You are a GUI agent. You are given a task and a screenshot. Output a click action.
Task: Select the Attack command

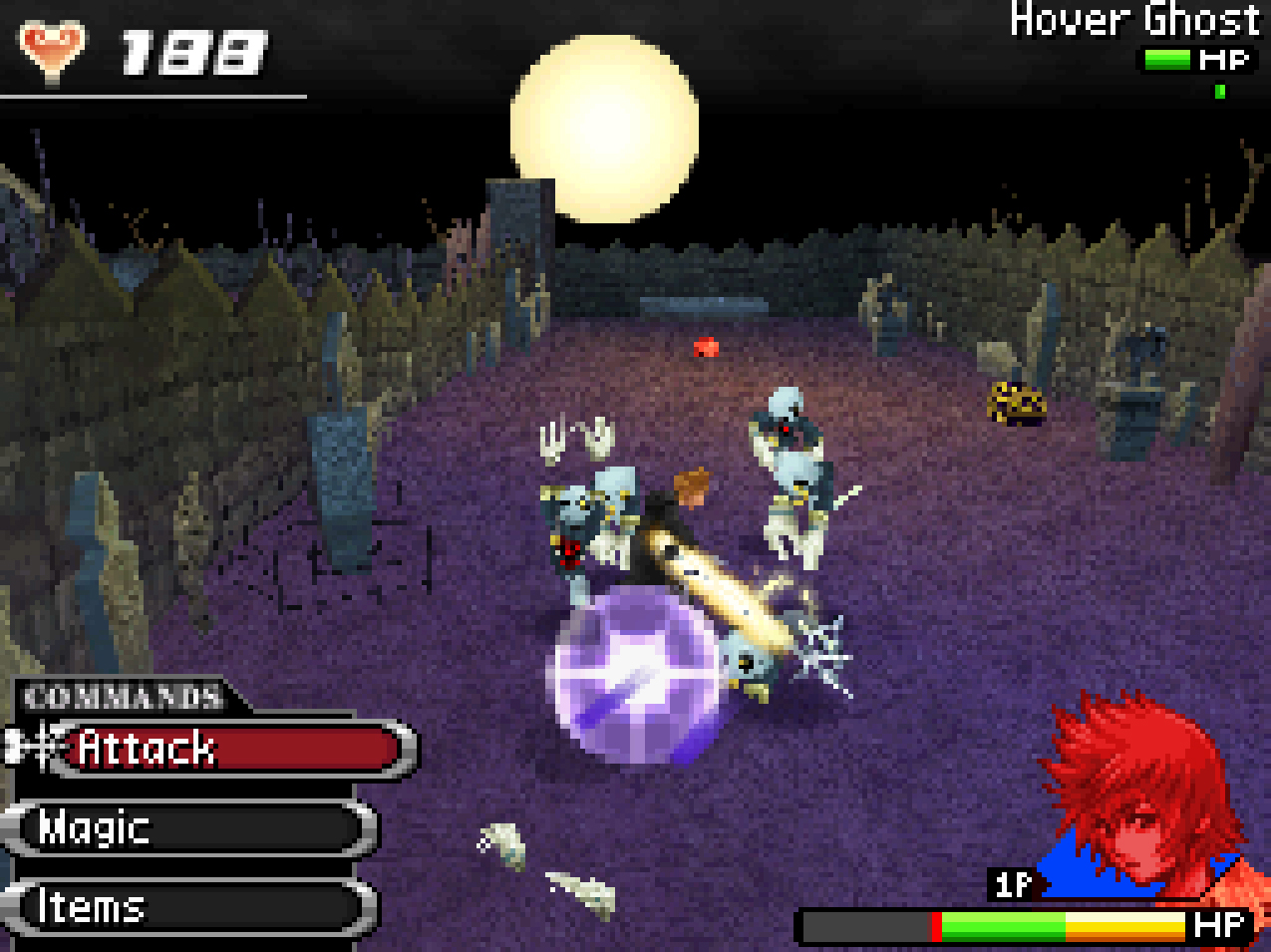pyautogui.click(x=229, y=749)
